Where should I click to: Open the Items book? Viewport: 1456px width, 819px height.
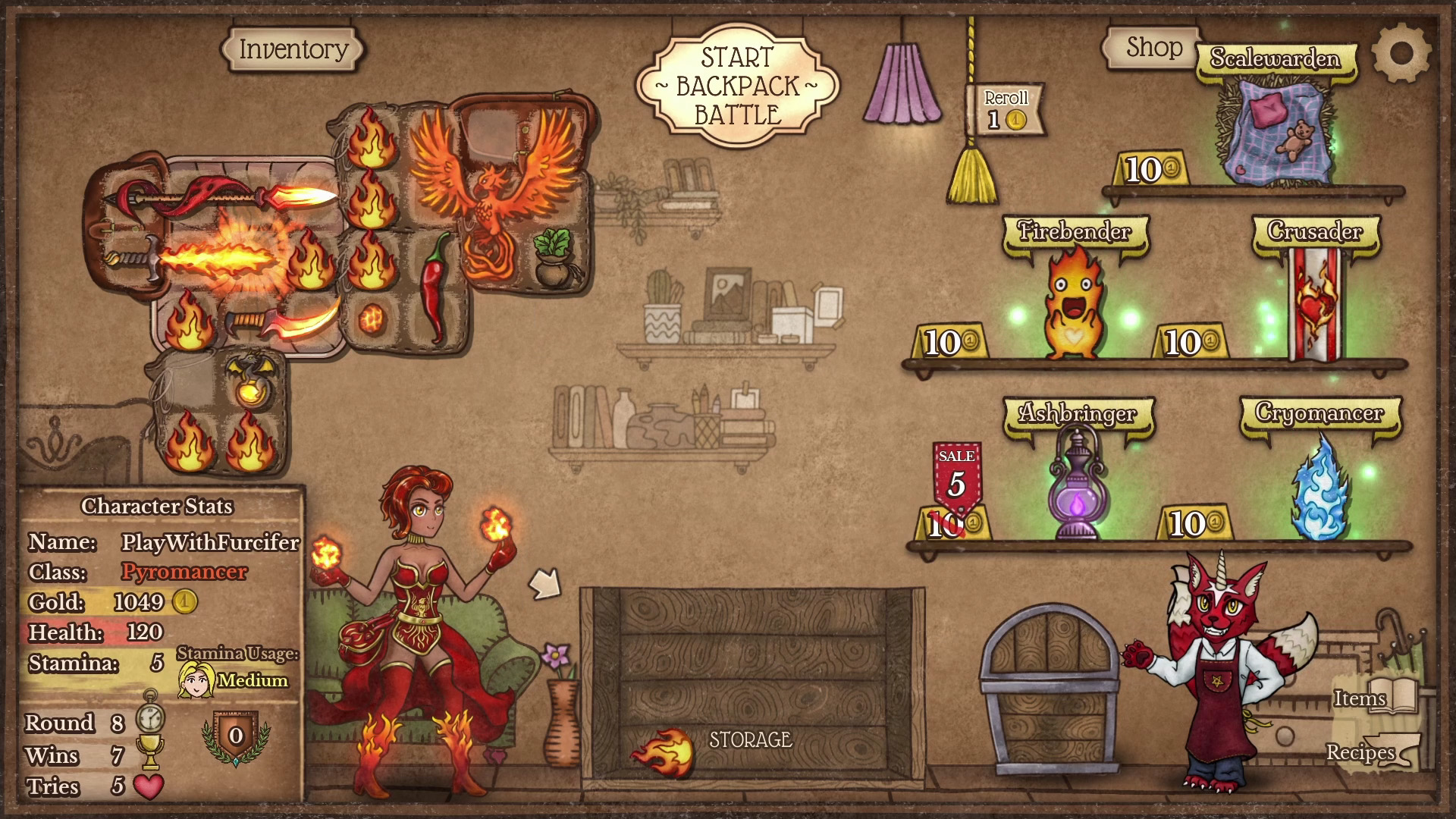coord(1373,697)
